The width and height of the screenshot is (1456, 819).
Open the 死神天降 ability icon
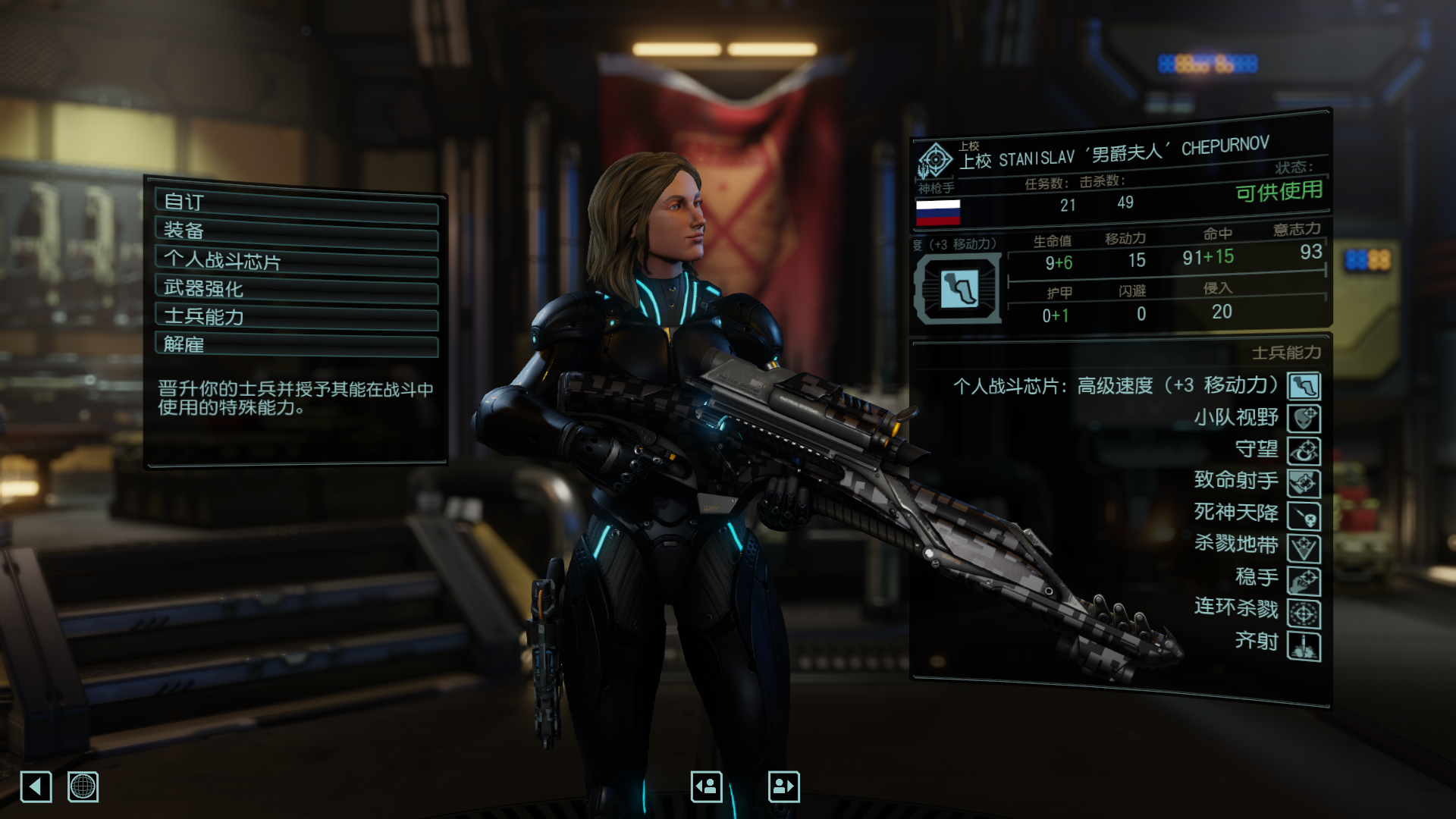(1303, 514)
